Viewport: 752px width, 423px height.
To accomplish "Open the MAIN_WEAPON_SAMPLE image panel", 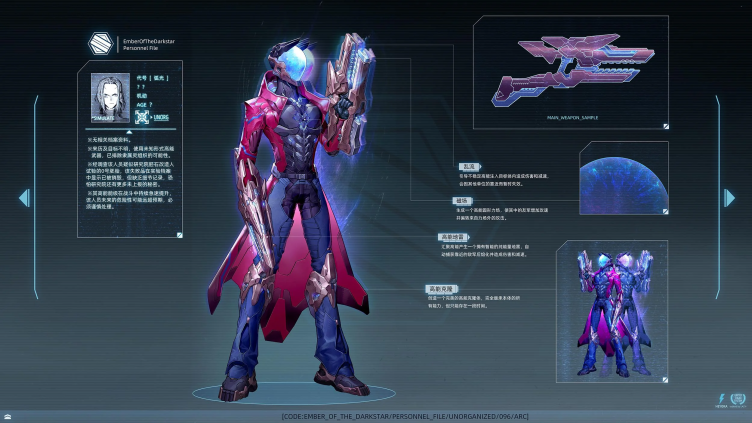I will (x=570, y=71).
